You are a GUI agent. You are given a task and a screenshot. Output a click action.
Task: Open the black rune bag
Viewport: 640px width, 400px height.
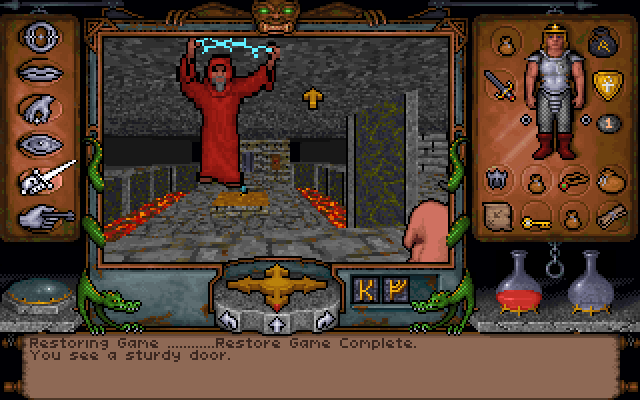[604, 42]
